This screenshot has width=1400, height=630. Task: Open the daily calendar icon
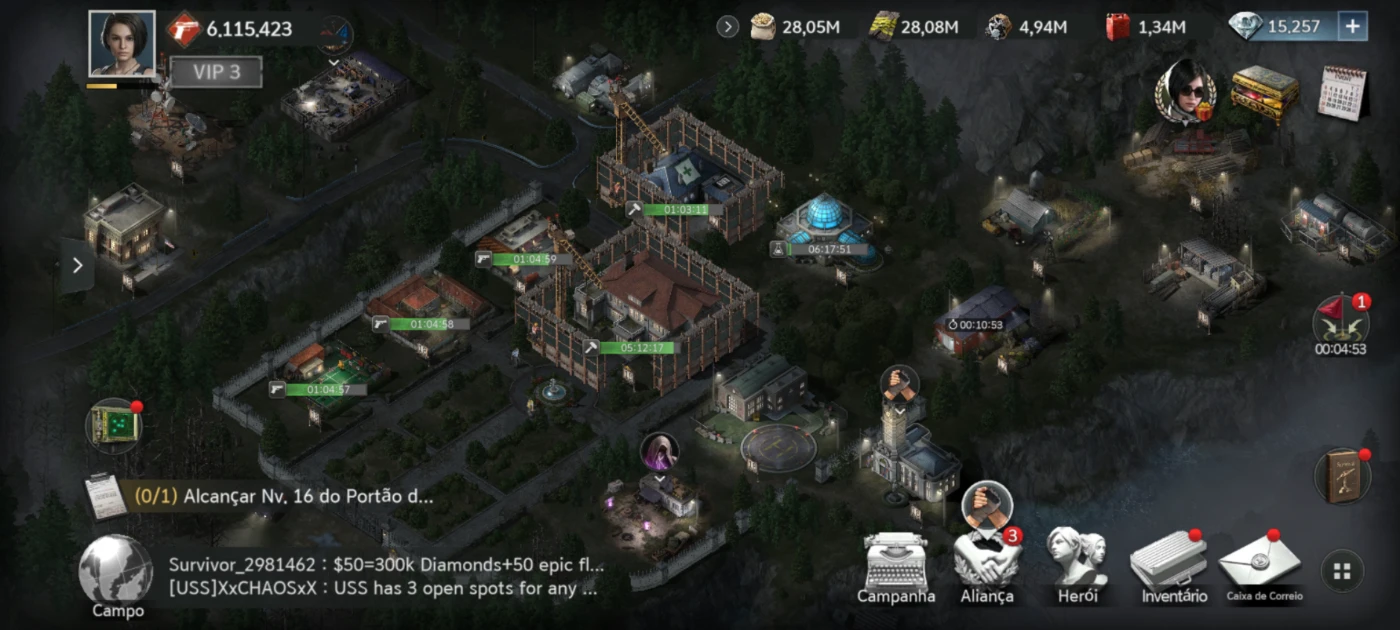coord(1342,93)
